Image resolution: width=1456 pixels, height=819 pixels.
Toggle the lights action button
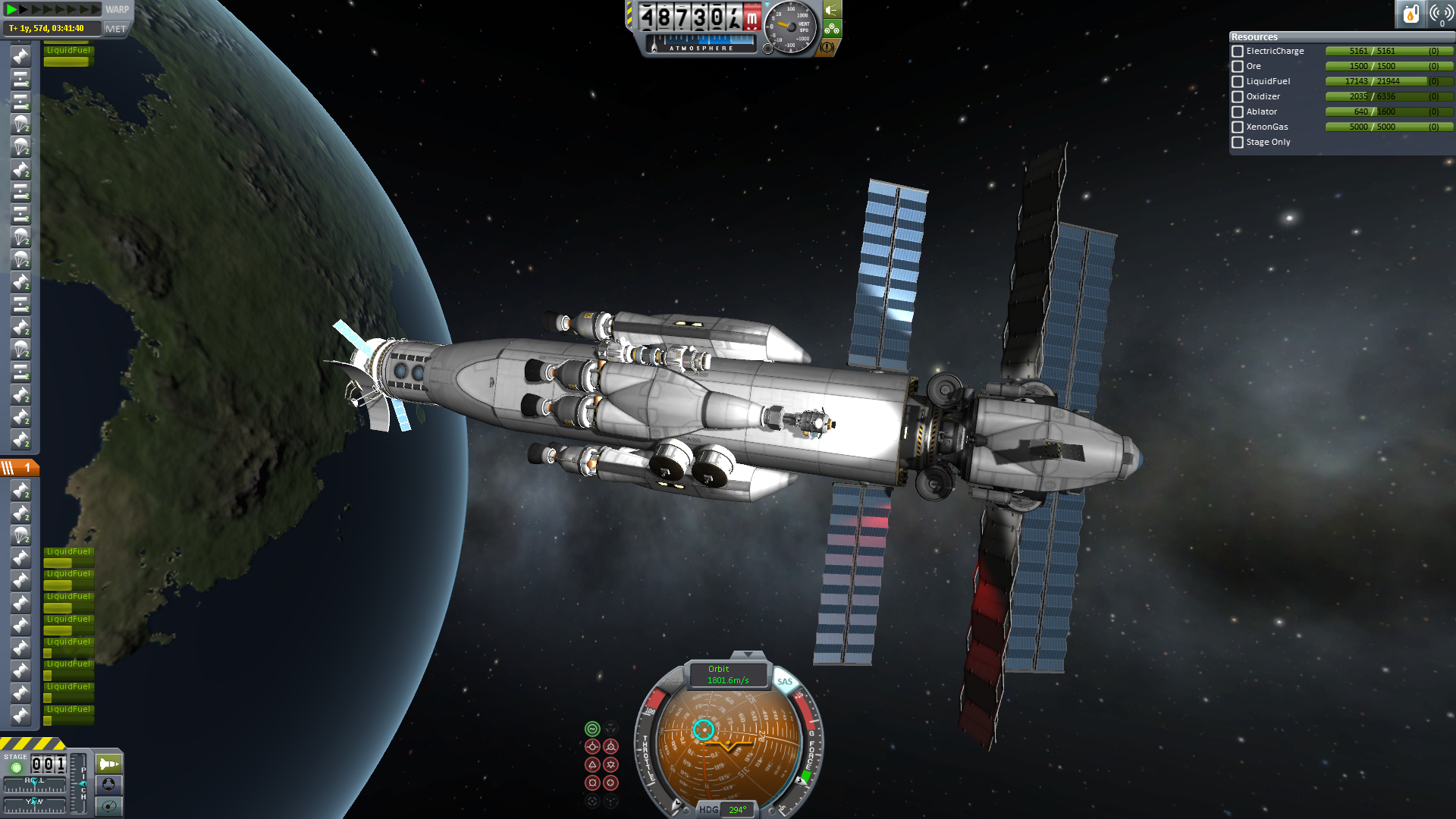pos(833,10)
